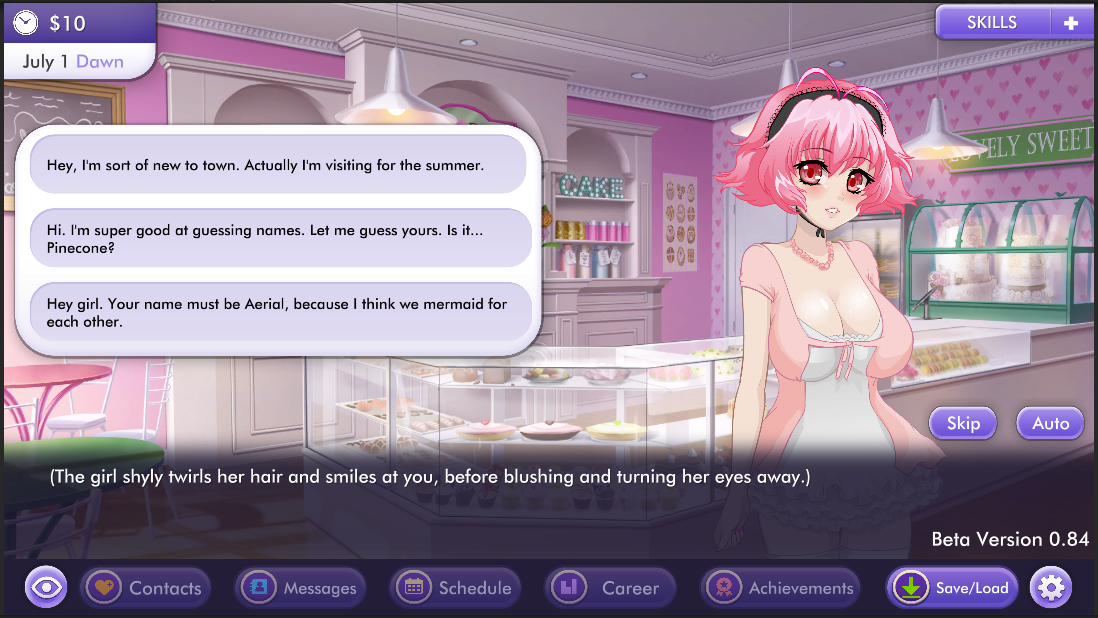Choose the 'new to town' dialogue reply
Image resolution: width=1098 pixels, height=618 pixels.
click(278, 164)
